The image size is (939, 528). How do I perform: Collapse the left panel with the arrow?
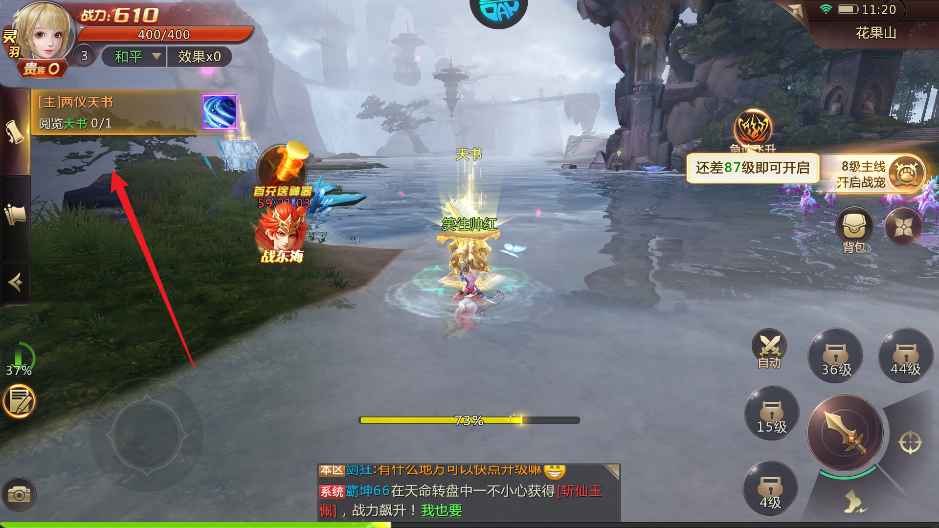15,283
